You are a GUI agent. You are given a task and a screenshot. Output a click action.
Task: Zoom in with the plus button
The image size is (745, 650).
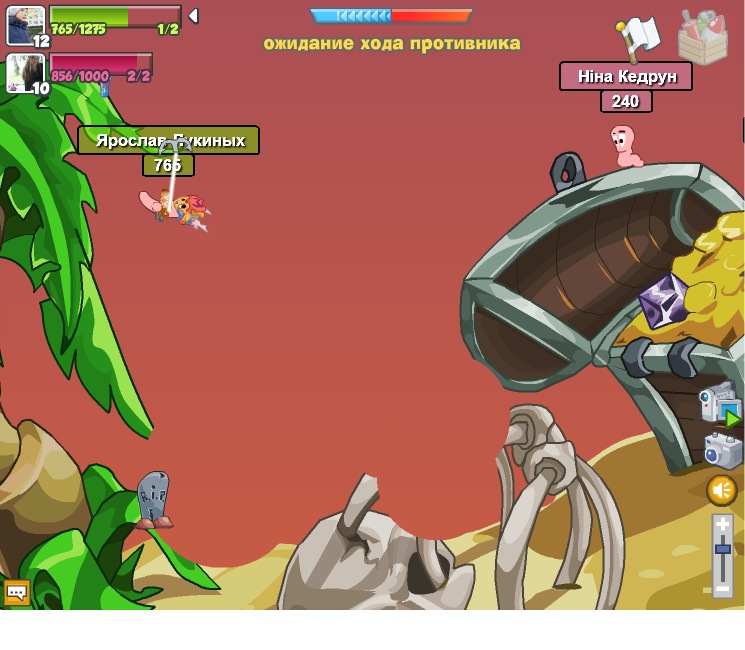pos(722,523)
